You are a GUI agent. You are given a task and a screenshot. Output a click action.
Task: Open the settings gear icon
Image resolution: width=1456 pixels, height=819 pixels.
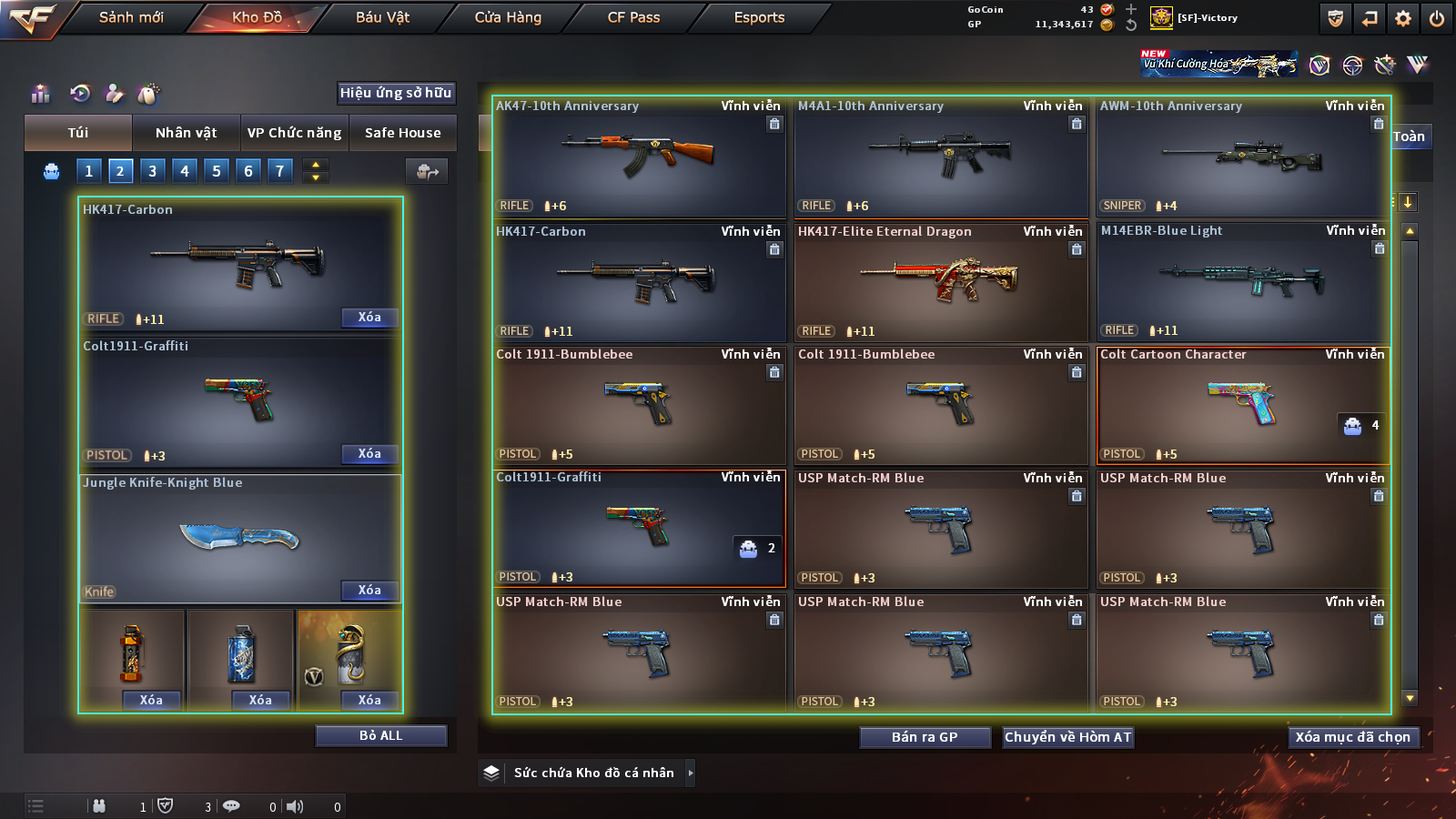tap(1403, 18)
